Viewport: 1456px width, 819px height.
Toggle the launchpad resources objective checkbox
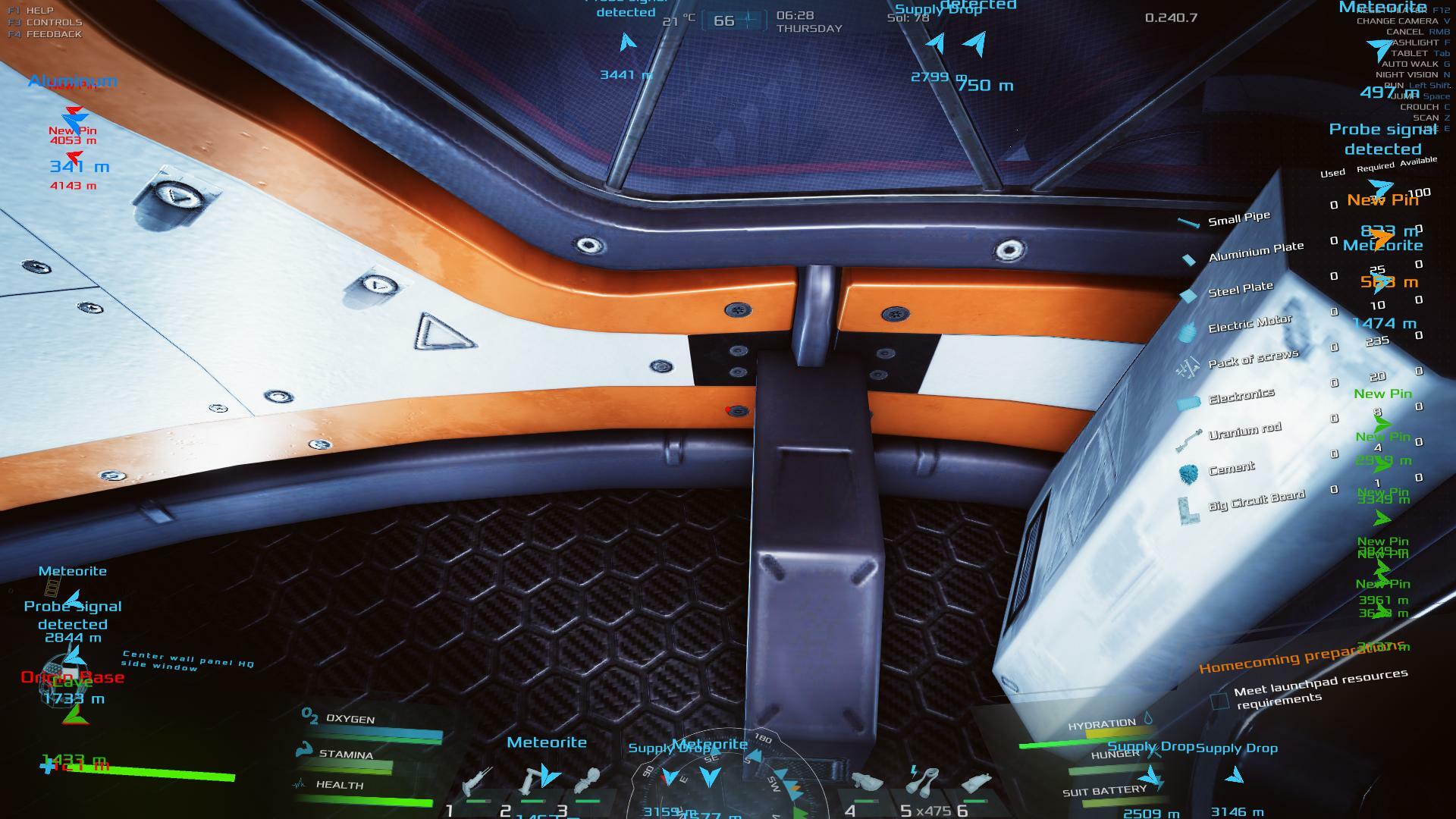click(x=1219, y=701)
